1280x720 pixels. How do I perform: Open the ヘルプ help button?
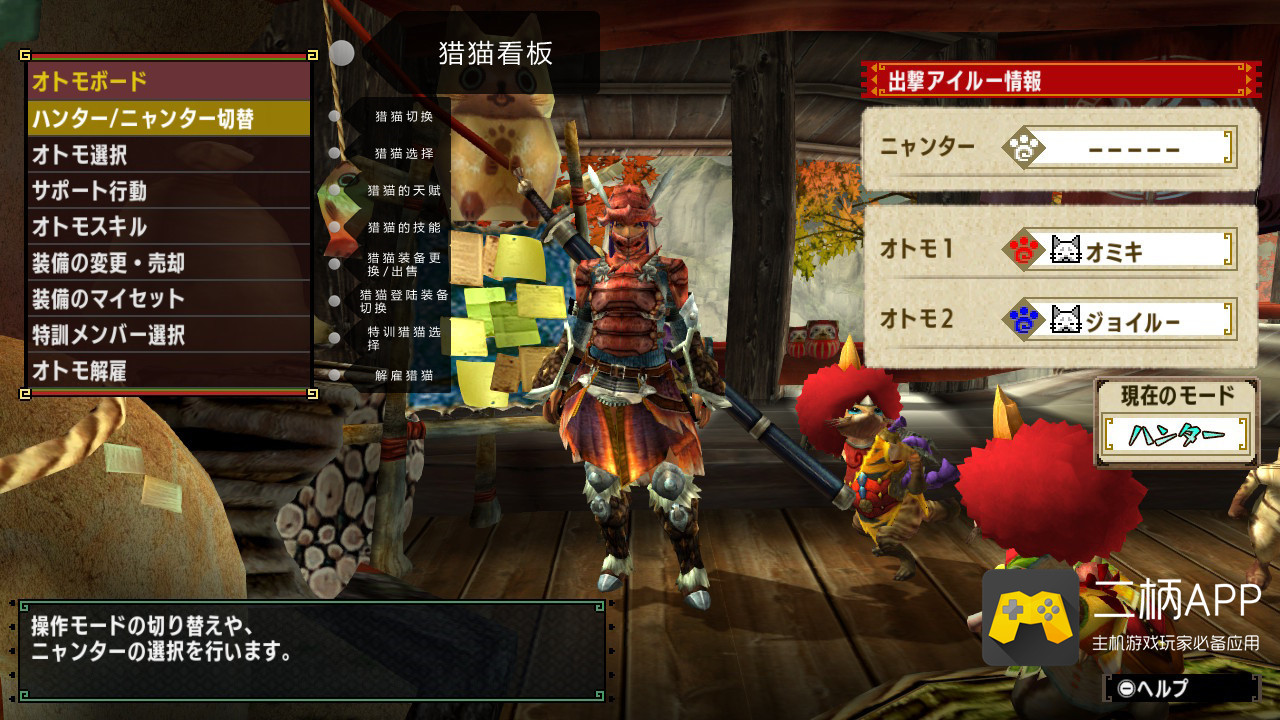click(1180, 688)
